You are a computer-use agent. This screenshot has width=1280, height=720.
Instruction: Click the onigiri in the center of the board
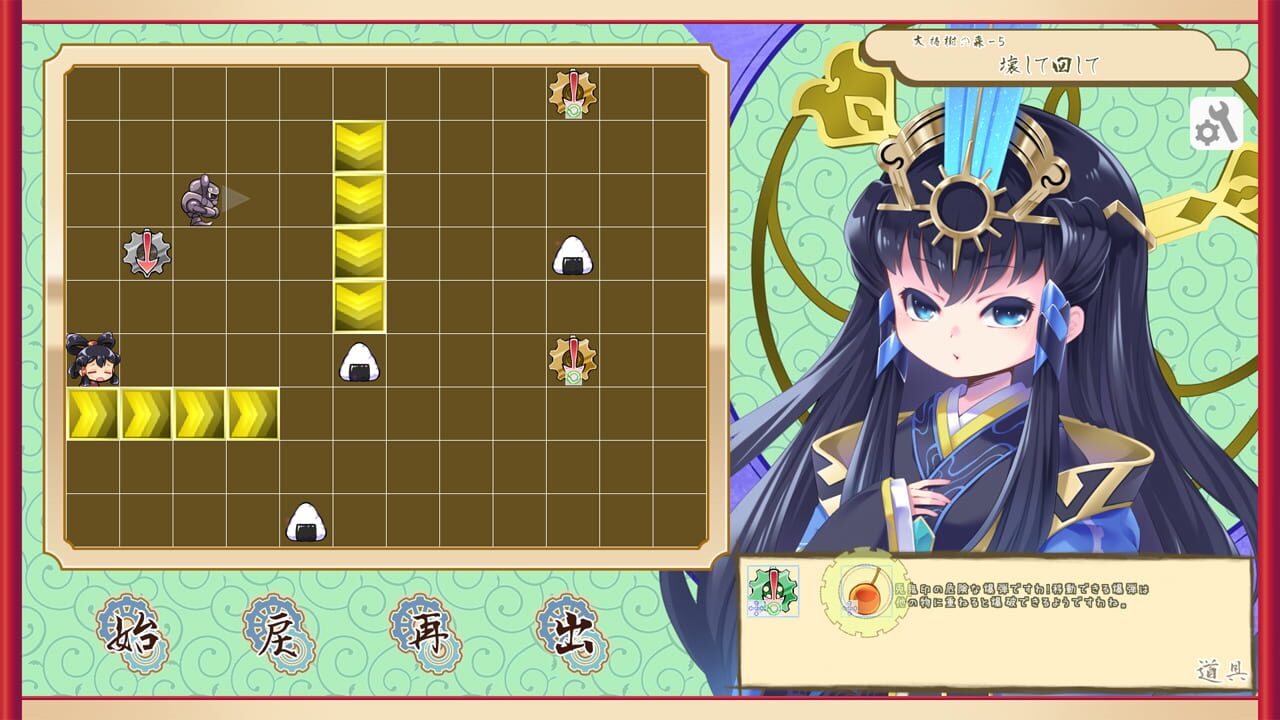pos(358,362)
